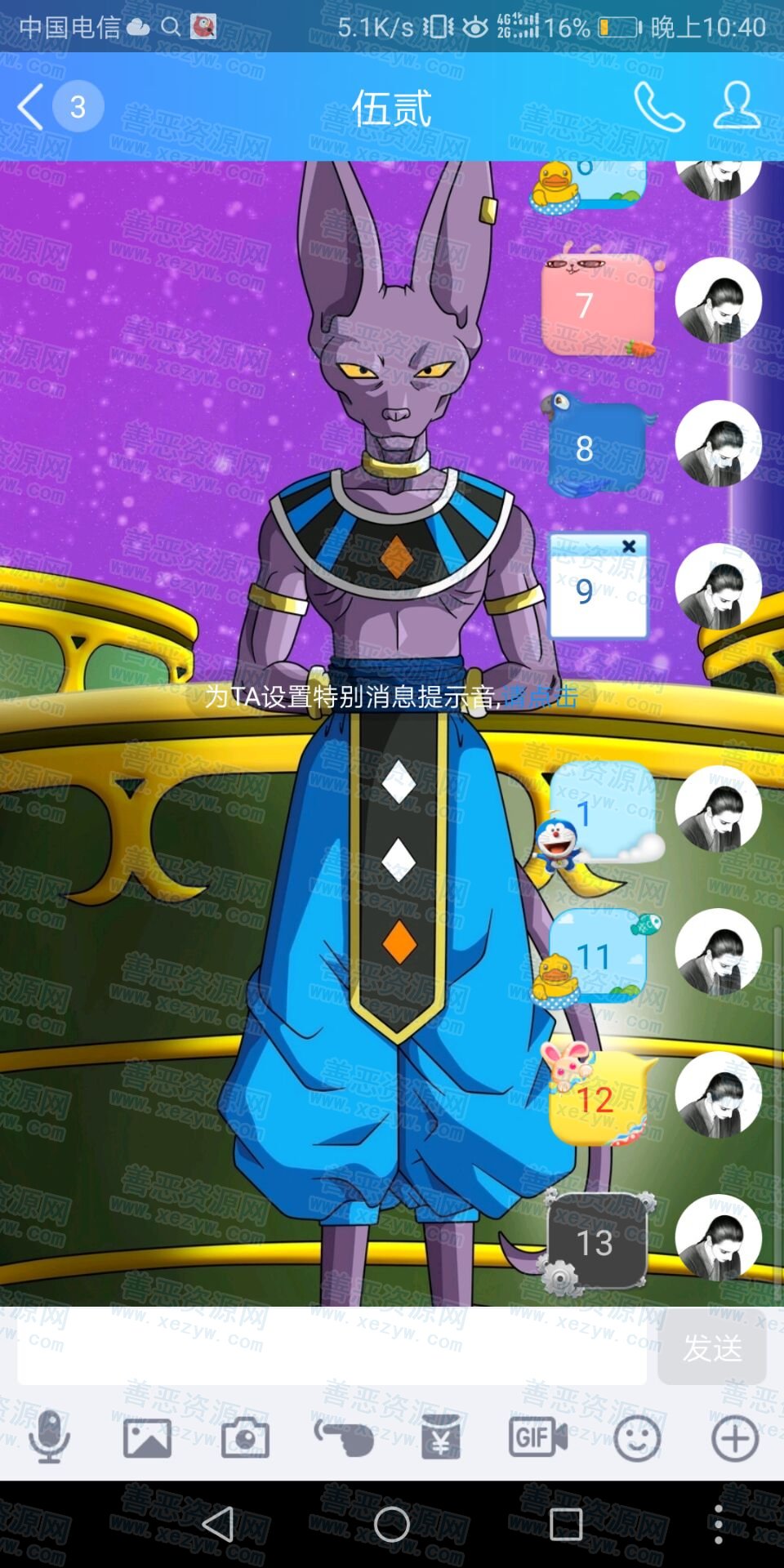The height and width of the screenshot is (1568, 784).
Task: Tap the Android home circle button
Action: (x=392, y=1524)
